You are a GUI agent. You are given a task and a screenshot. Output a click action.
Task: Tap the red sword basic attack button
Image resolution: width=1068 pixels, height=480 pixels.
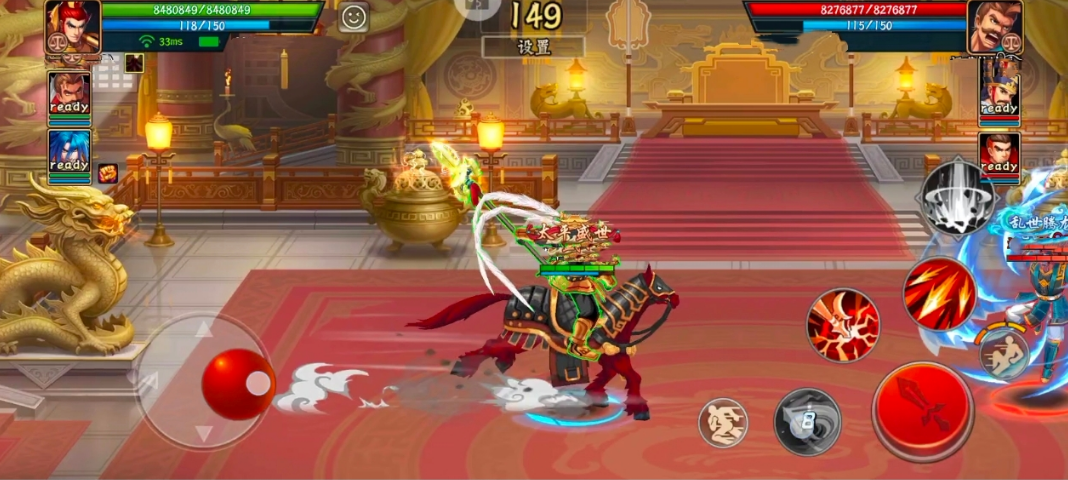pyautogui.click(x=922, y=410)
